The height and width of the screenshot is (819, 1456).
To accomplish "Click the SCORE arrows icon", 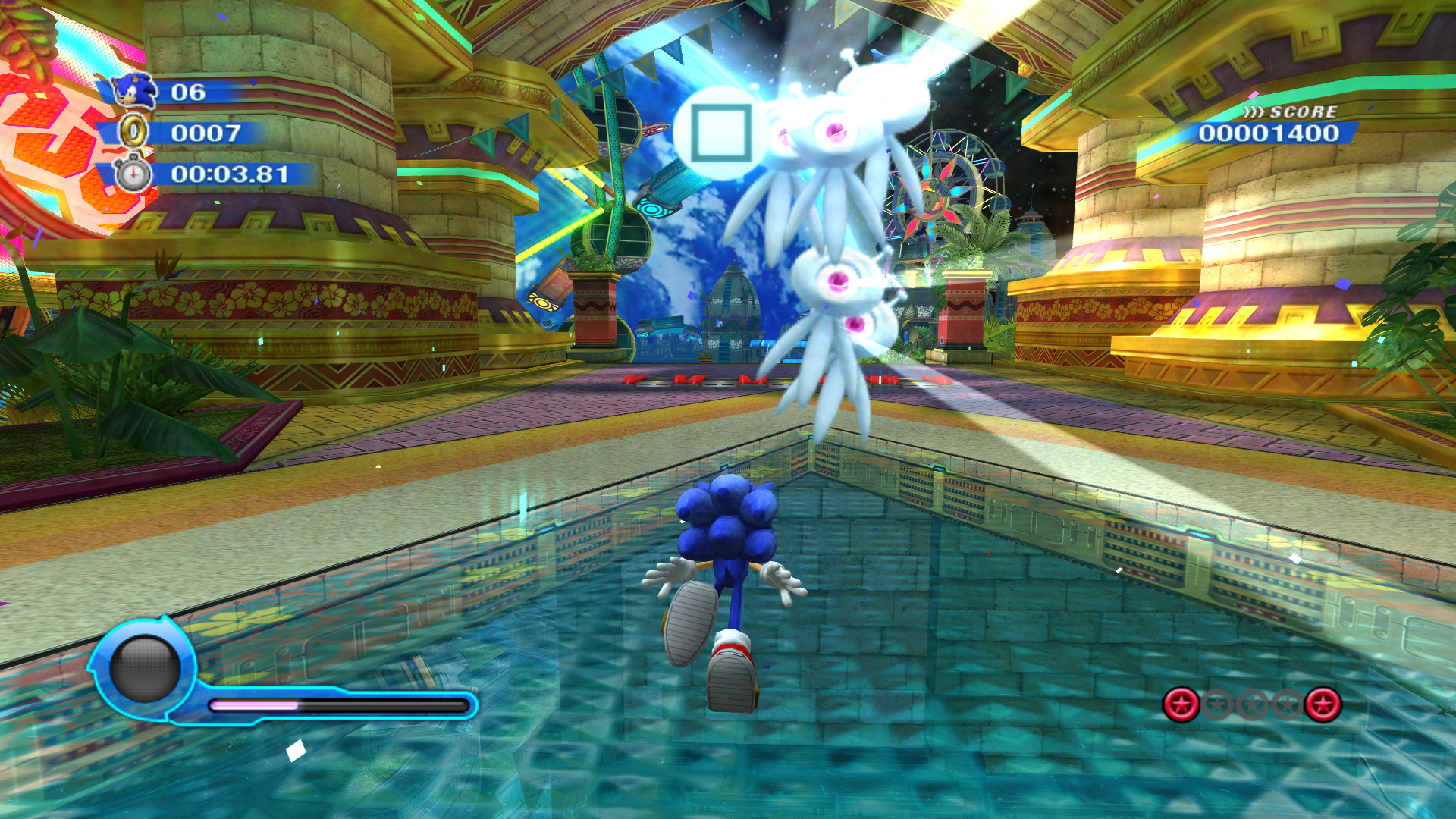I will [1253, 111].
